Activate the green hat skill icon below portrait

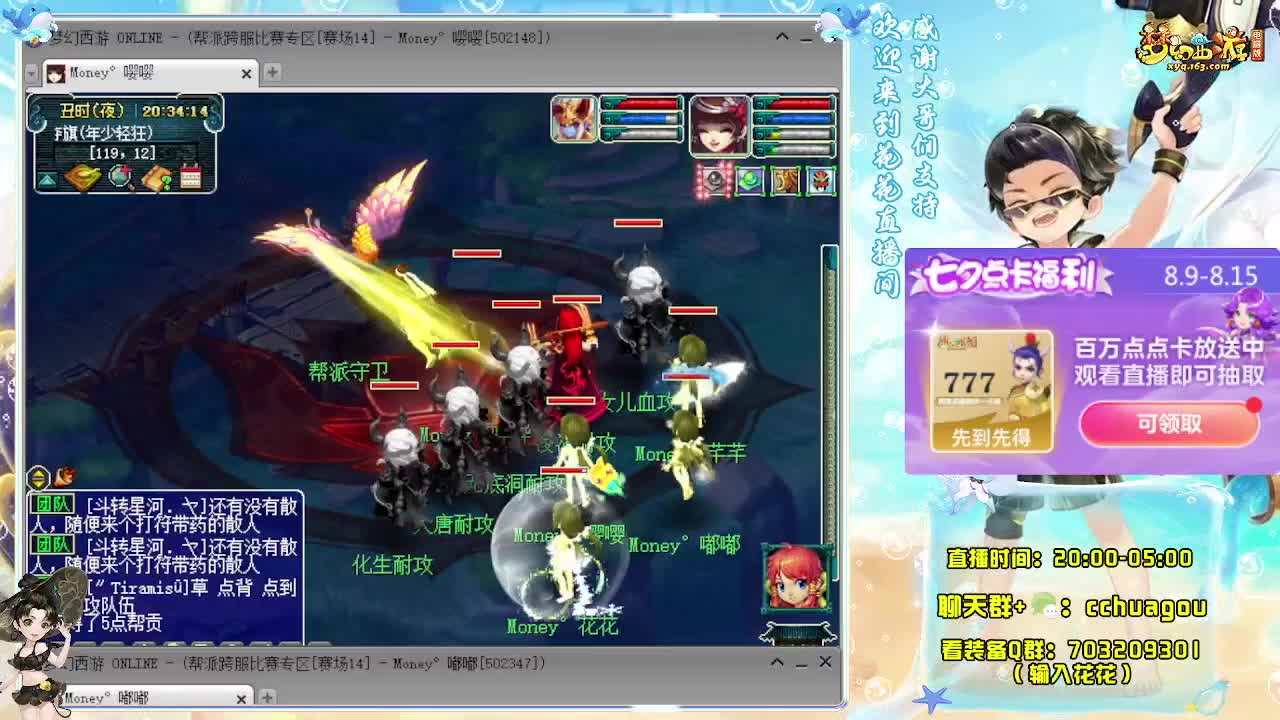[750, 180]
